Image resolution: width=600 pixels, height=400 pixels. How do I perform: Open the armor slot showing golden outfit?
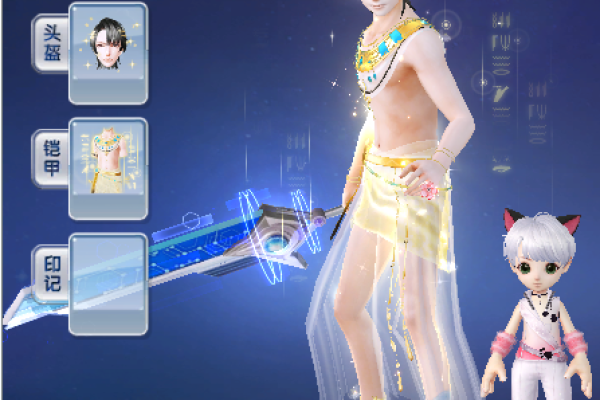click(x=108, y=168)
